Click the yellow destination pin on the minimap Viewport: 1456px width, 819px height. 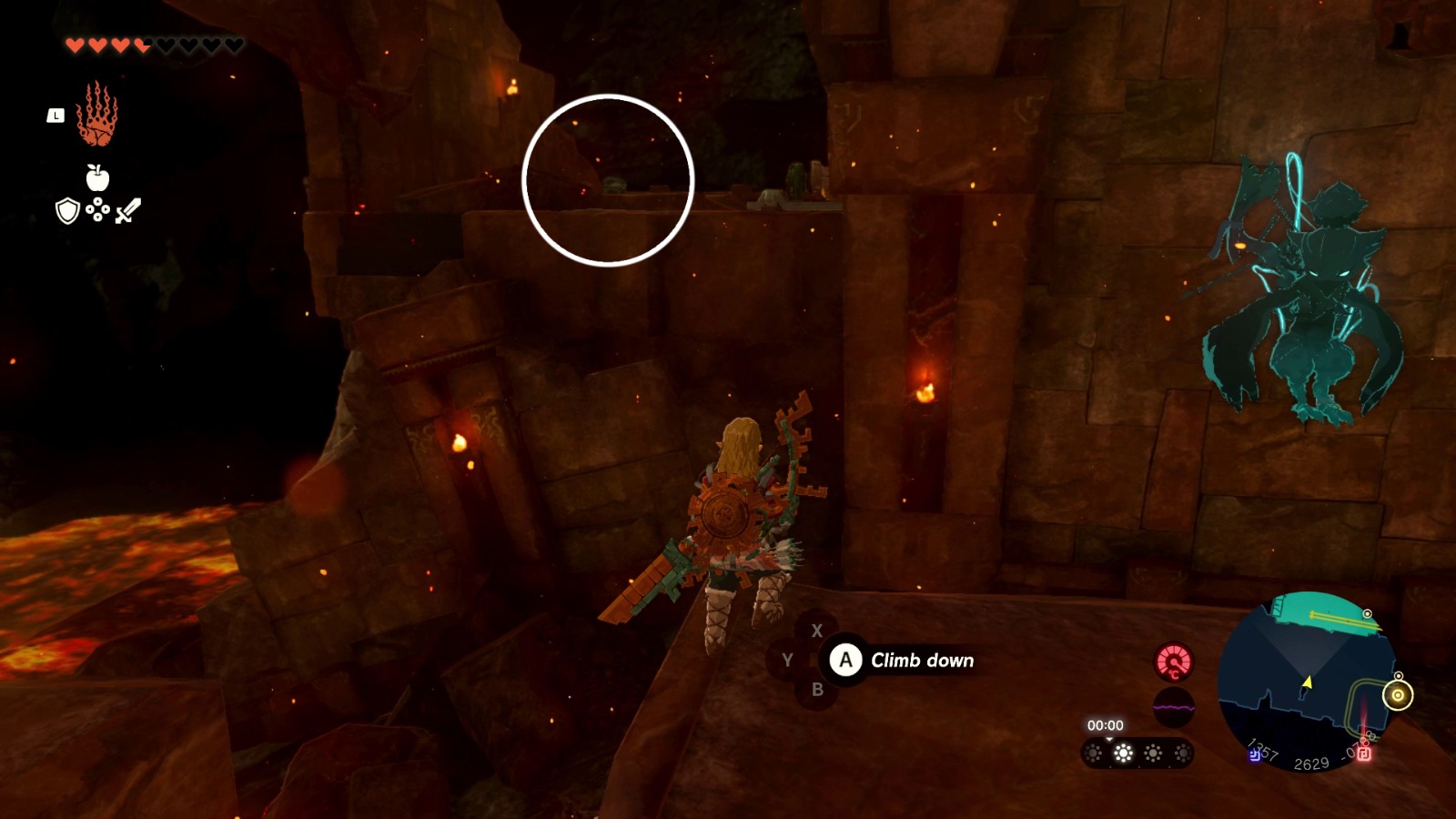tap(1398, 695)
